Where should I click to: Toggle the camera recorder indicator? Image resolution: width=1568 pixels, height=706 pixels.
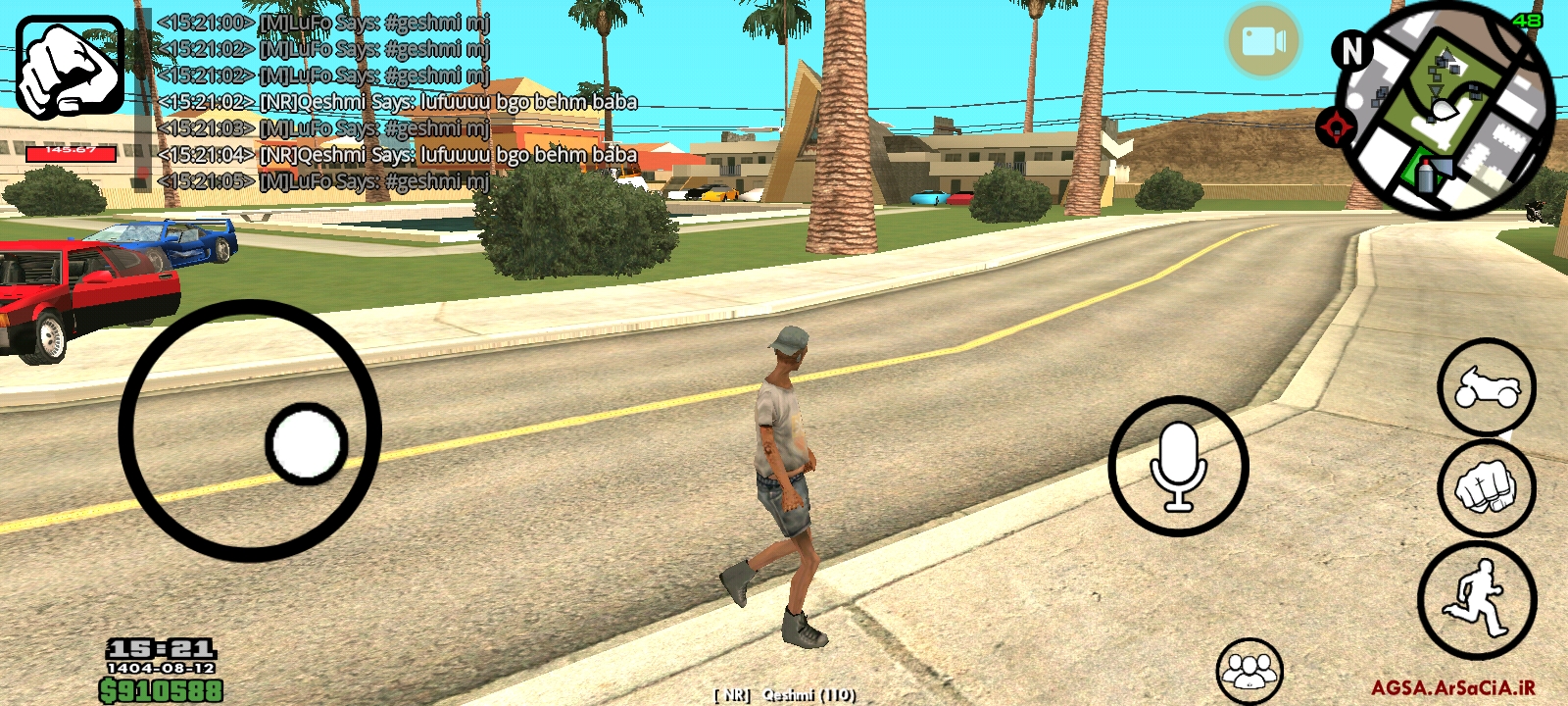pyautogui.click(x=1265, y=39)
